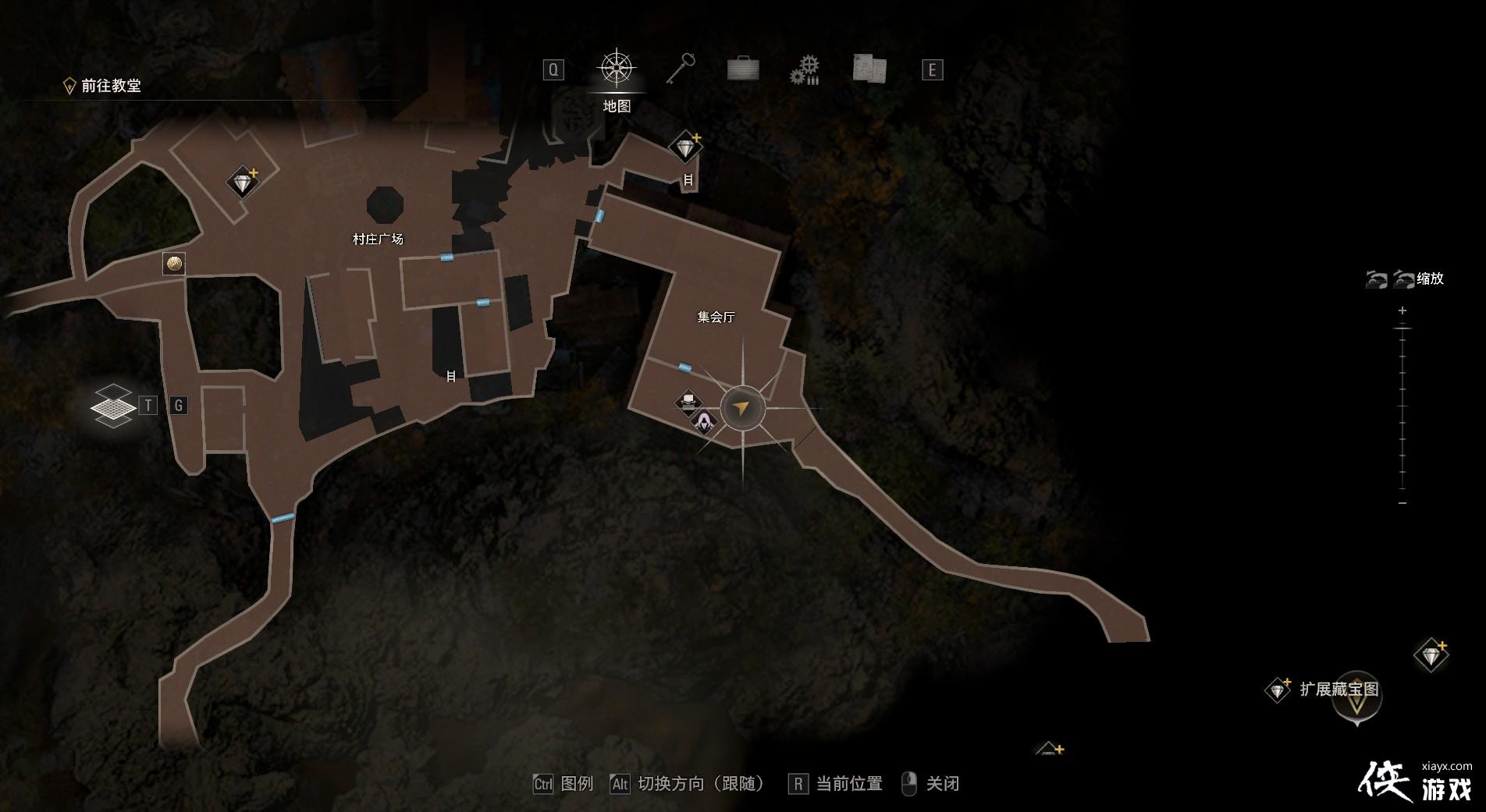This screenshot has height=812, width=1486.
Task: Select the treasure marker in the village square
Action: [243, 183]
